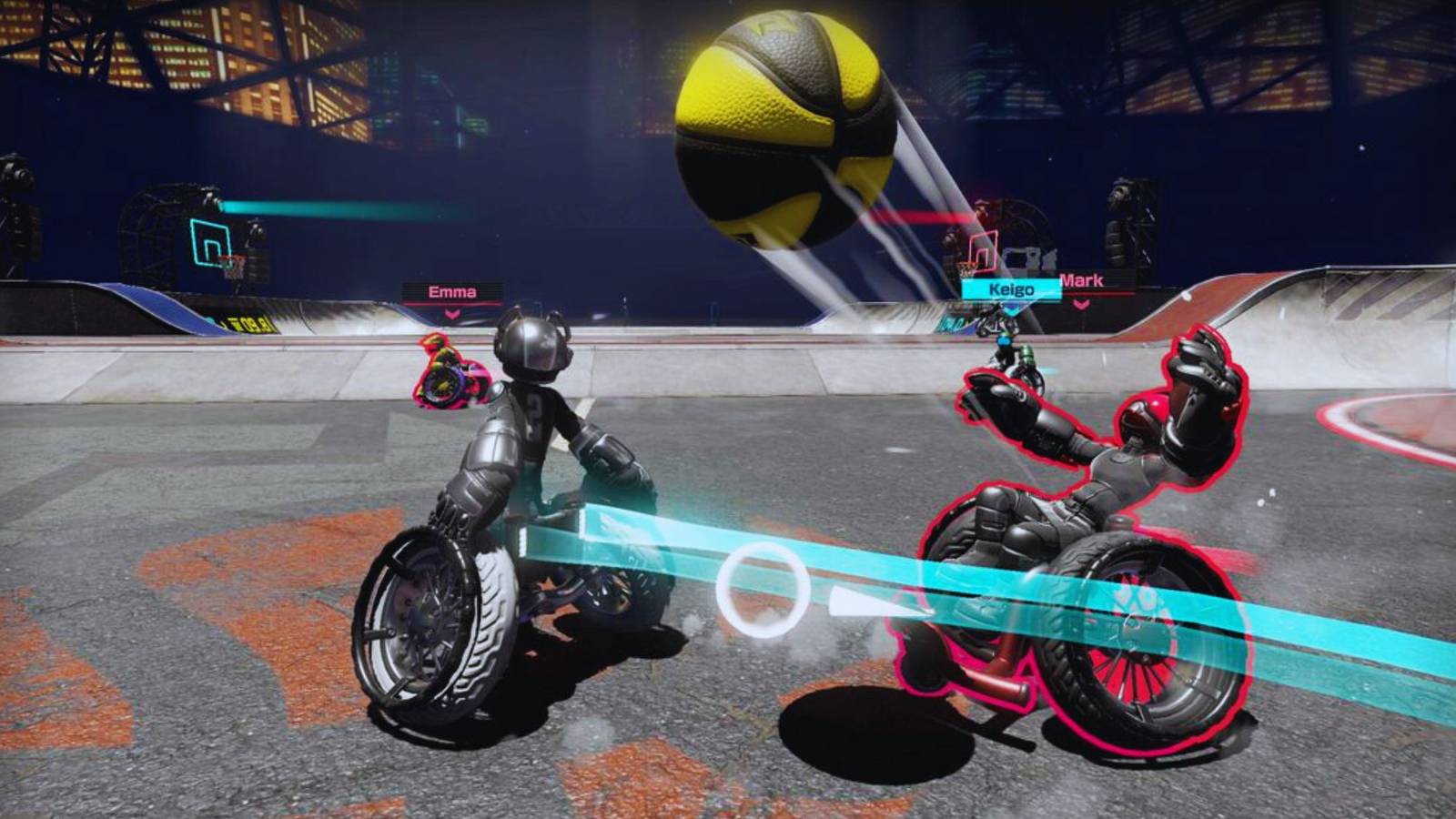
Task: Click the pink chevron below Emma's nametag
Action: [x=452, y=315]
